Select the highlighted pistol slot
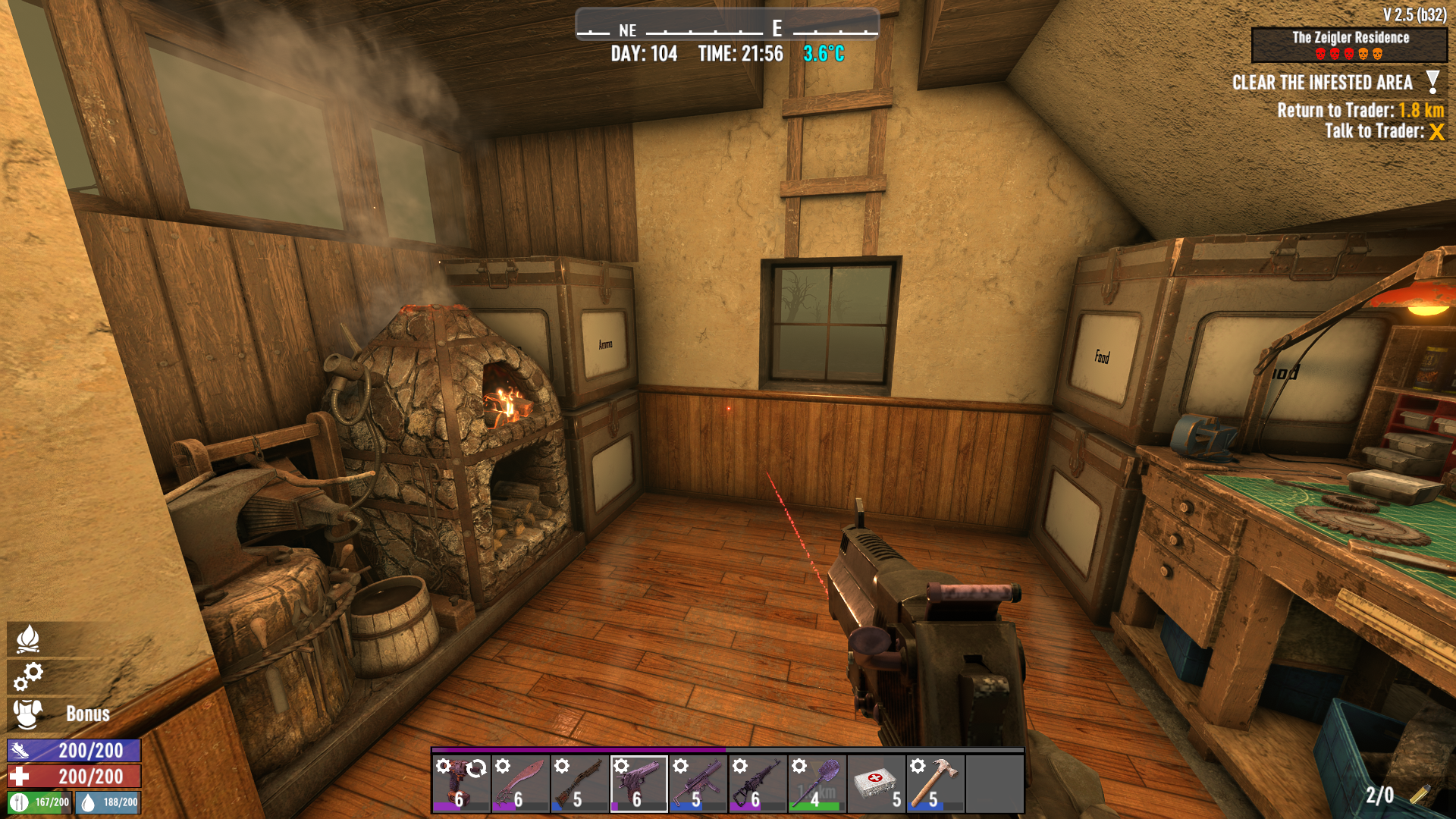The width and height of the screenshot is (1456, 819). [x=639, y=783]
